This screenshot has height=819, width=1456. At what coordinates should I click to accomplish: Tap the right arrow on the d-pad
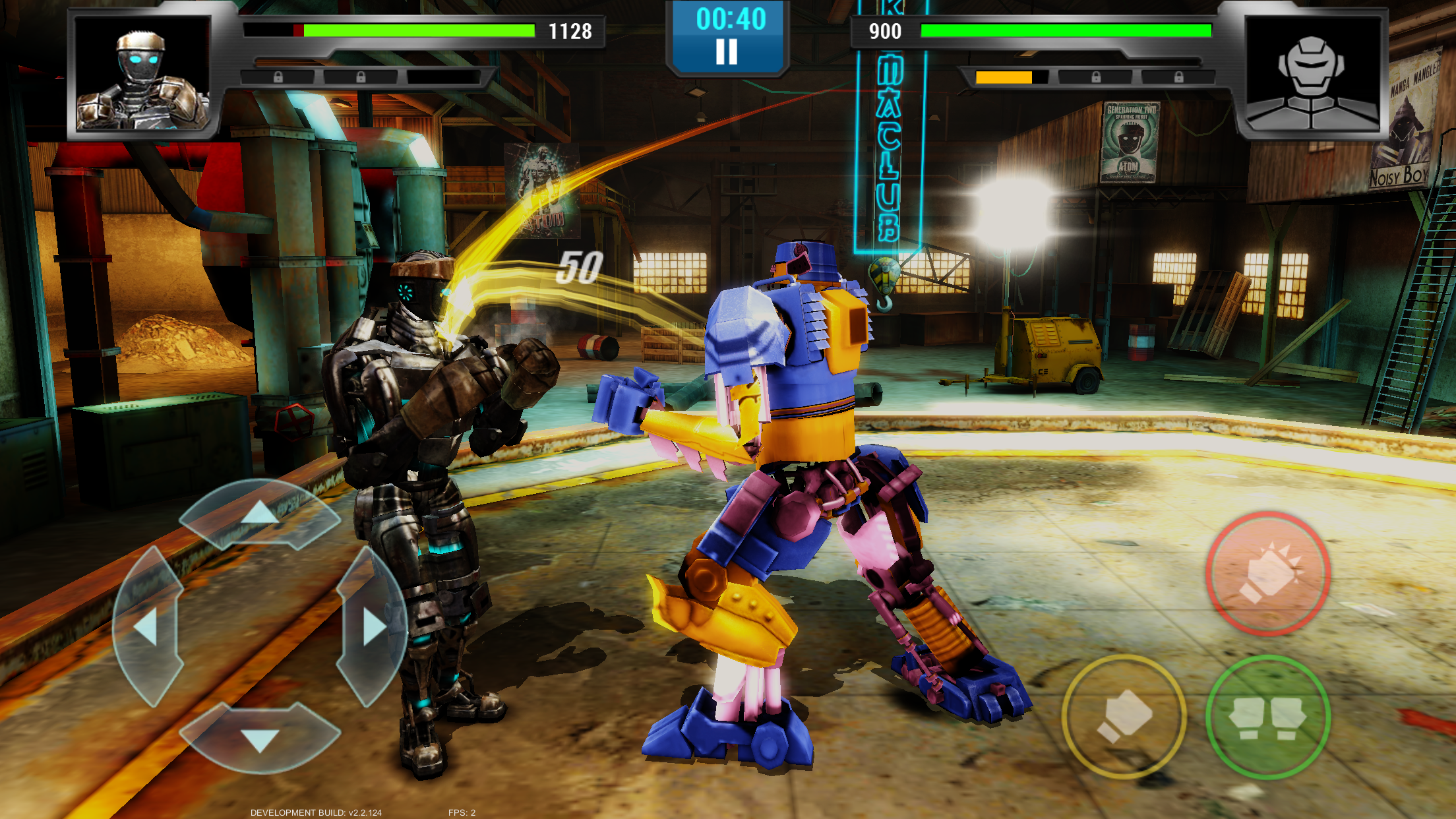pos(373,626)
